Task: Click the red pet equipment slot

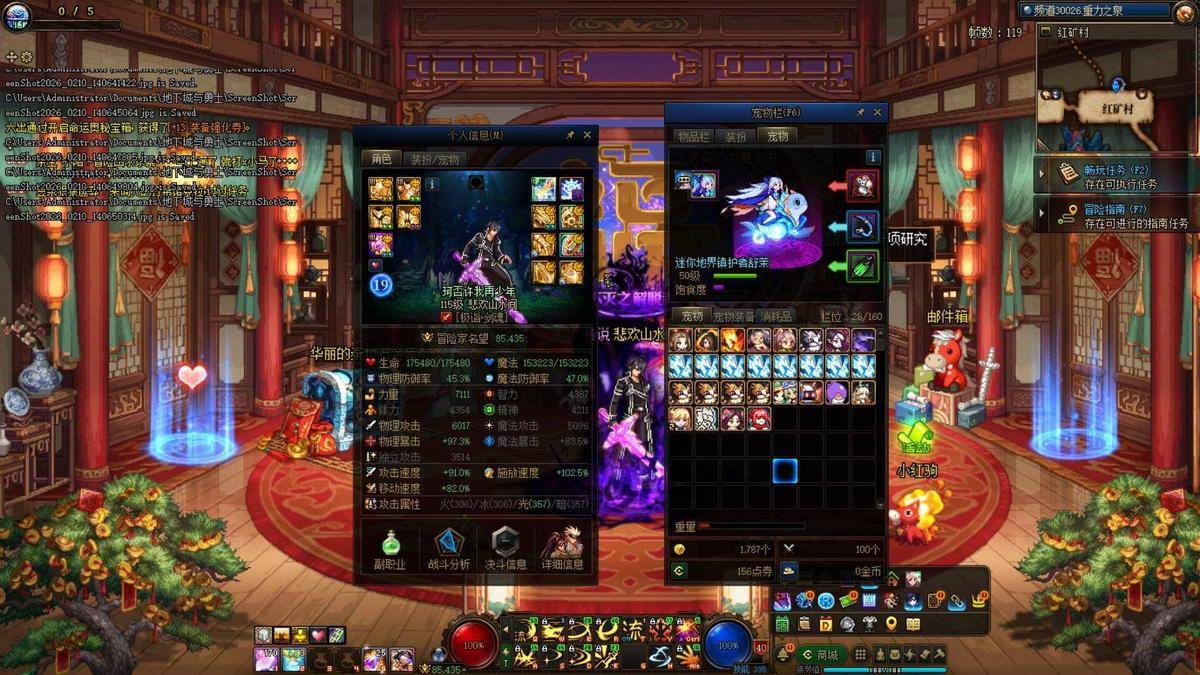Action: (862, 184)
